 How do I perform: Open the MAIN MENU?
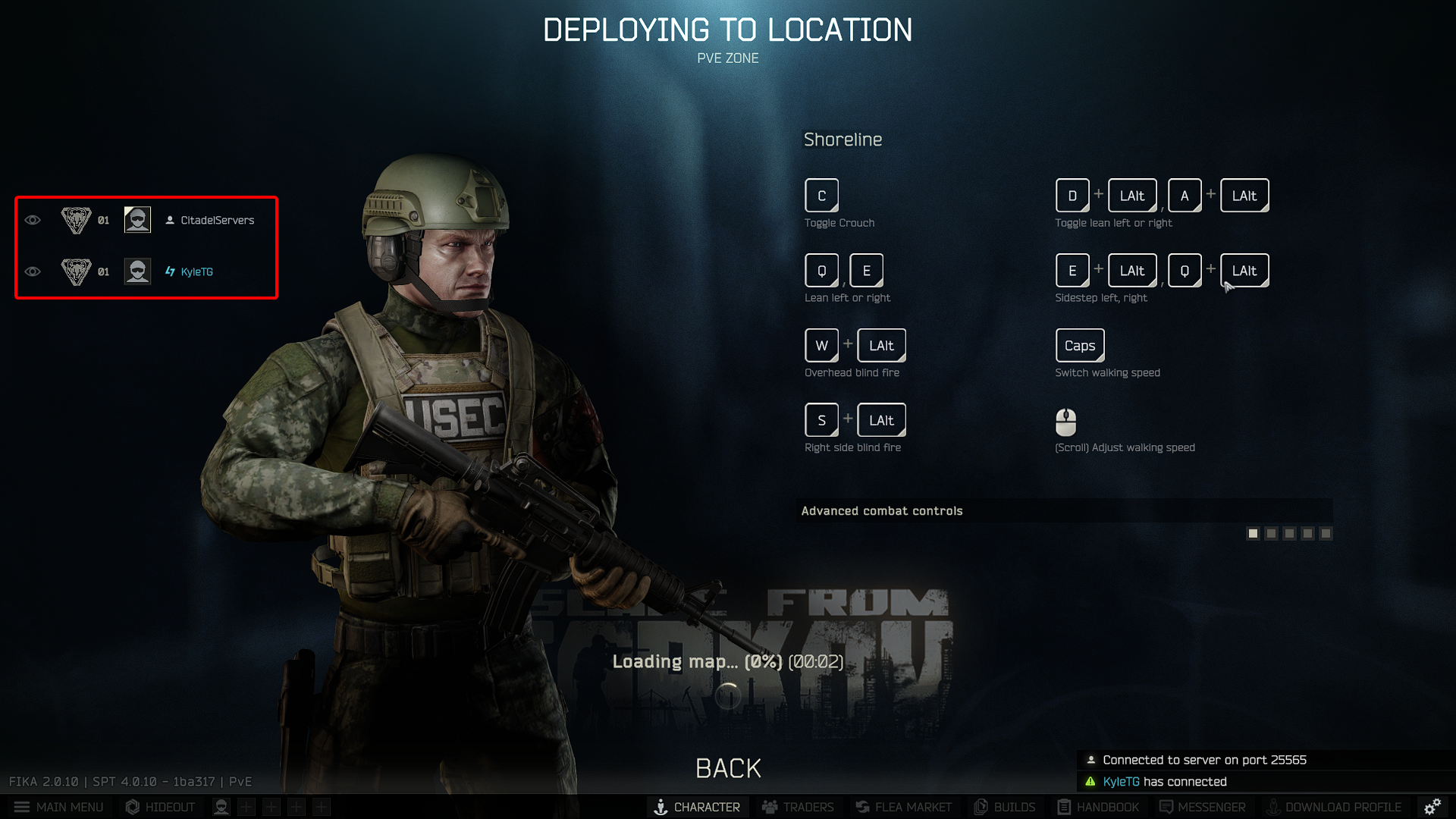coord(58,807)
